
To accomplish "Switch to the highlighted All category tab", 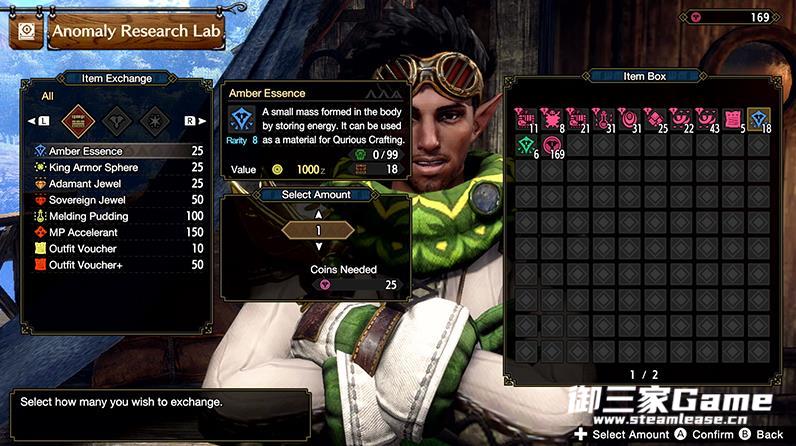I will pyautogui.click(x=80, y=121).
